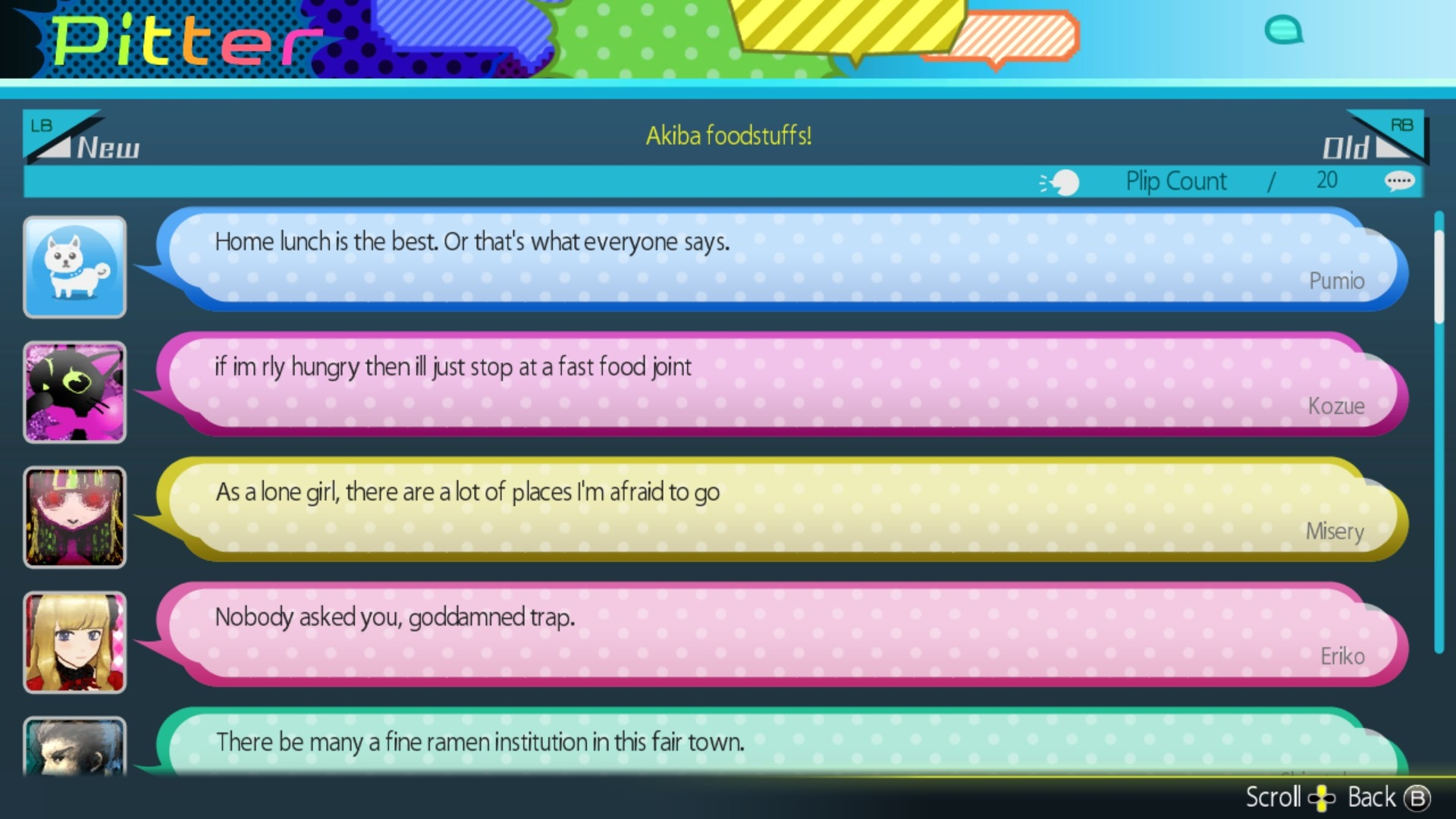The width and height of the screenshot is (1456, 819).
Task: Click Pumio's white dog avatar
Action: (x=74, y=267)
